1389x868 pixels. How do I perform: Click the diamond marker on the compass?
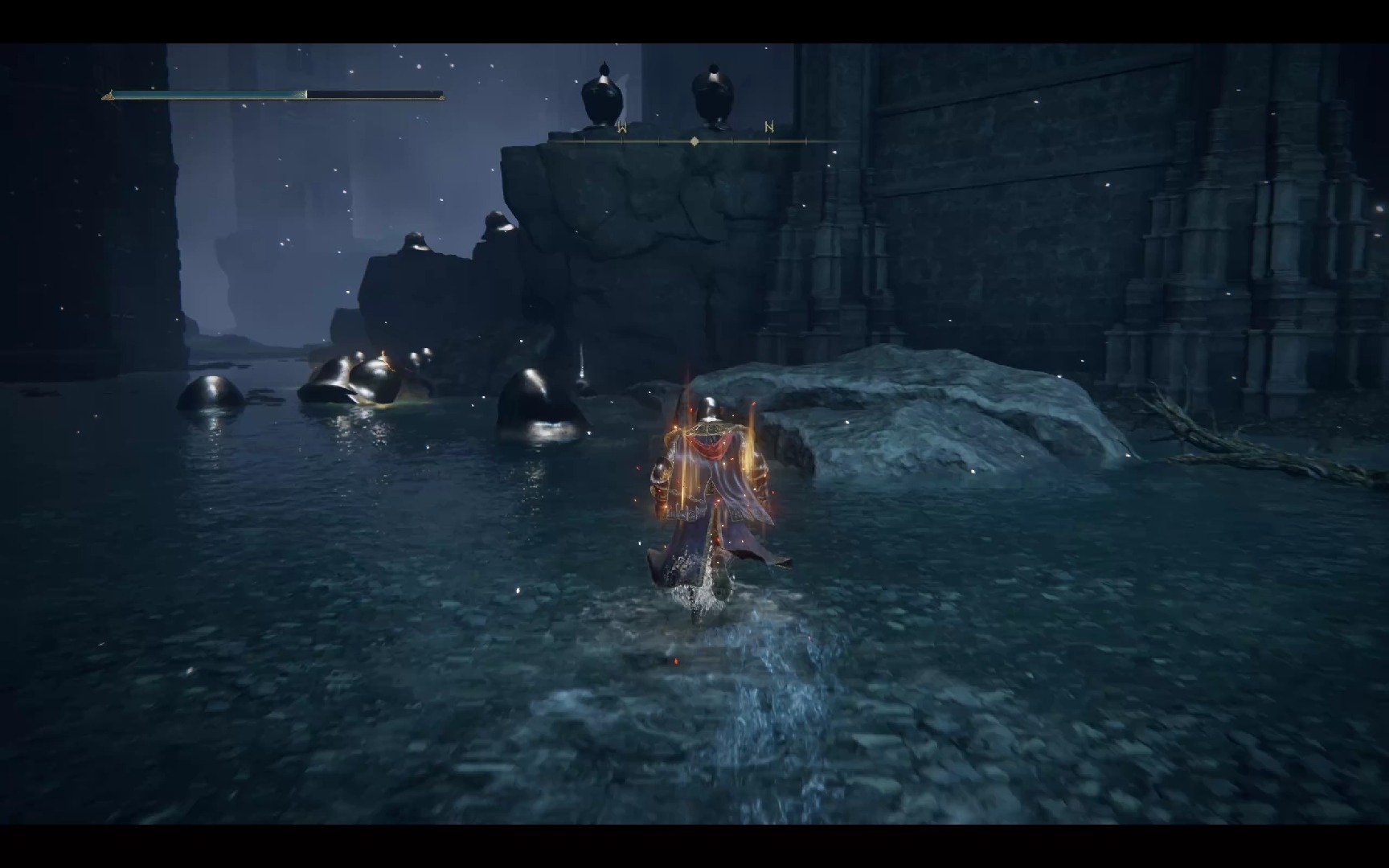coord(694,141)
